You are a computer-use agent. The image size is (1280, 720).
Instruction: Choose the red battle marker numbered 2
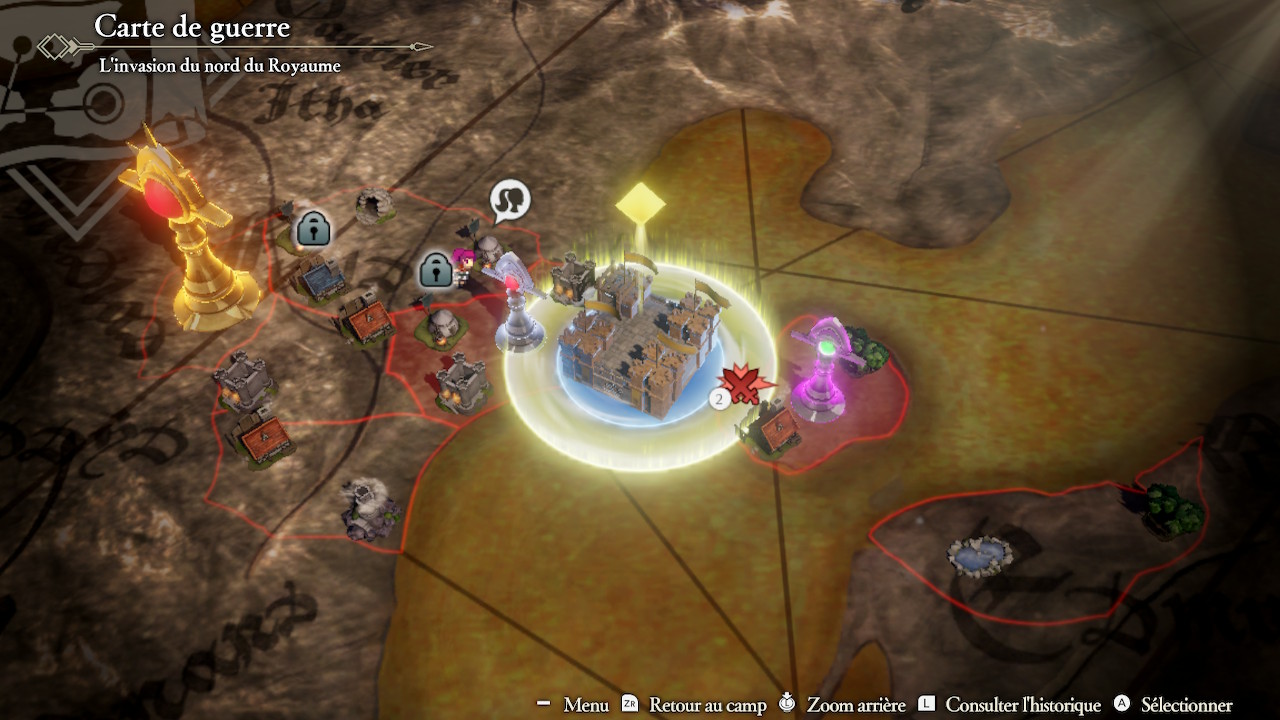741,385
